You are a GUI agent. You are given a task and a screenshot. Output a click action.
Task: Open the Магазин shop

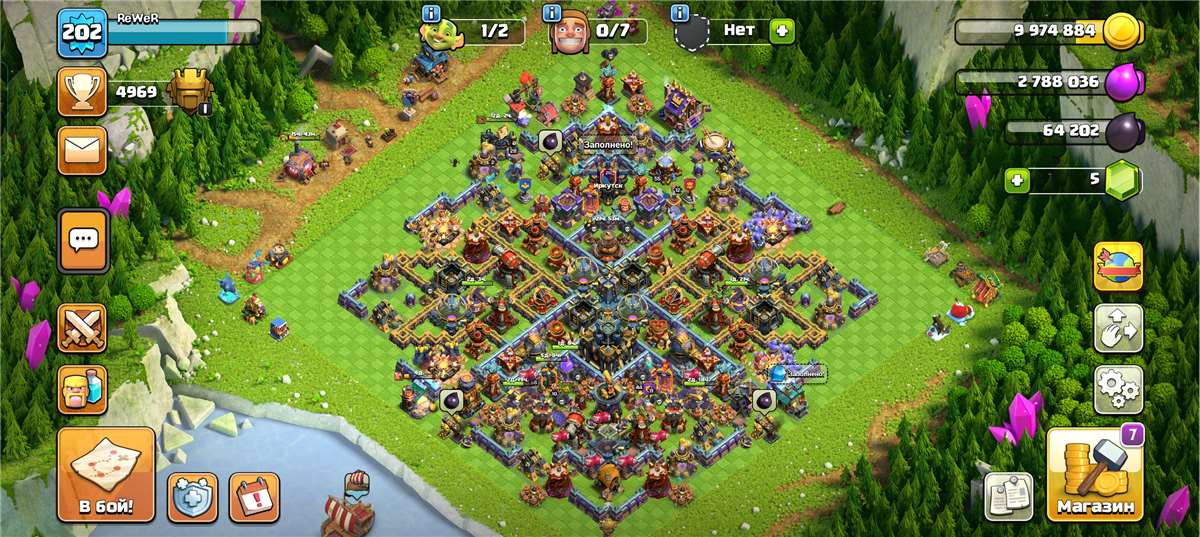(x=1095, y=476)
